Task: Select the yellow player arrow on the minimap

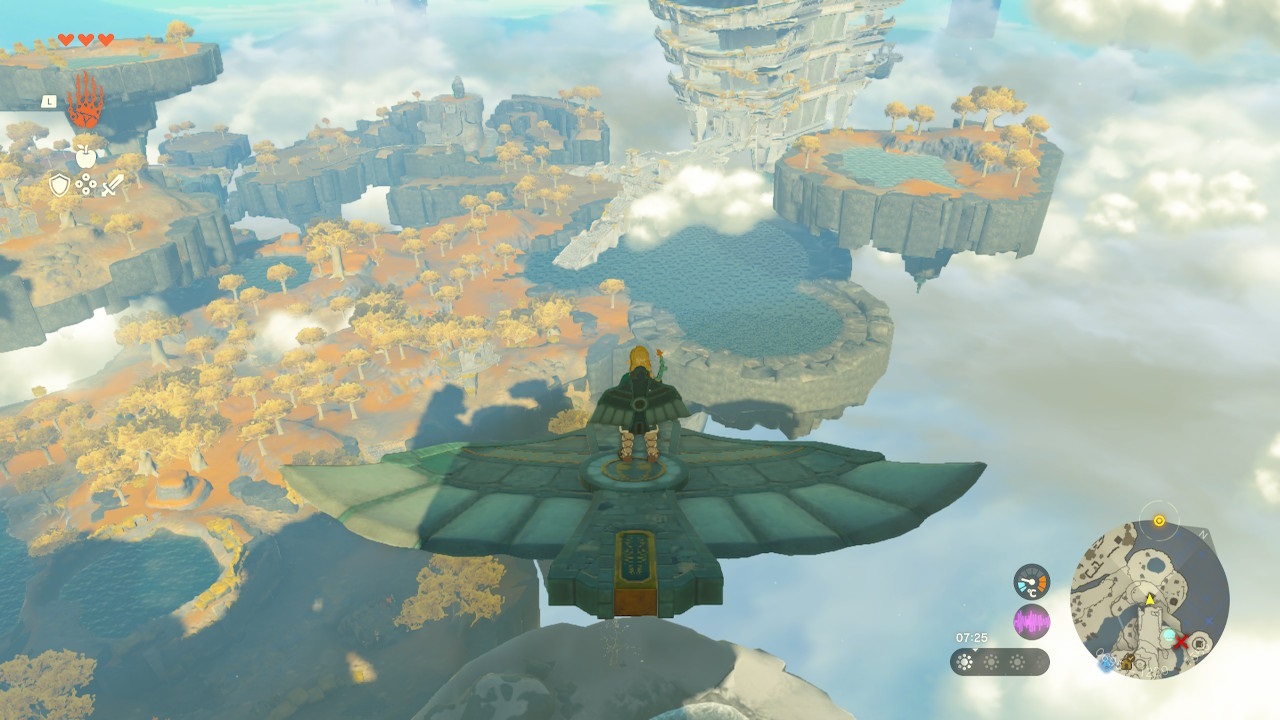Action: pyautogui.click(x=1150, y=598)
